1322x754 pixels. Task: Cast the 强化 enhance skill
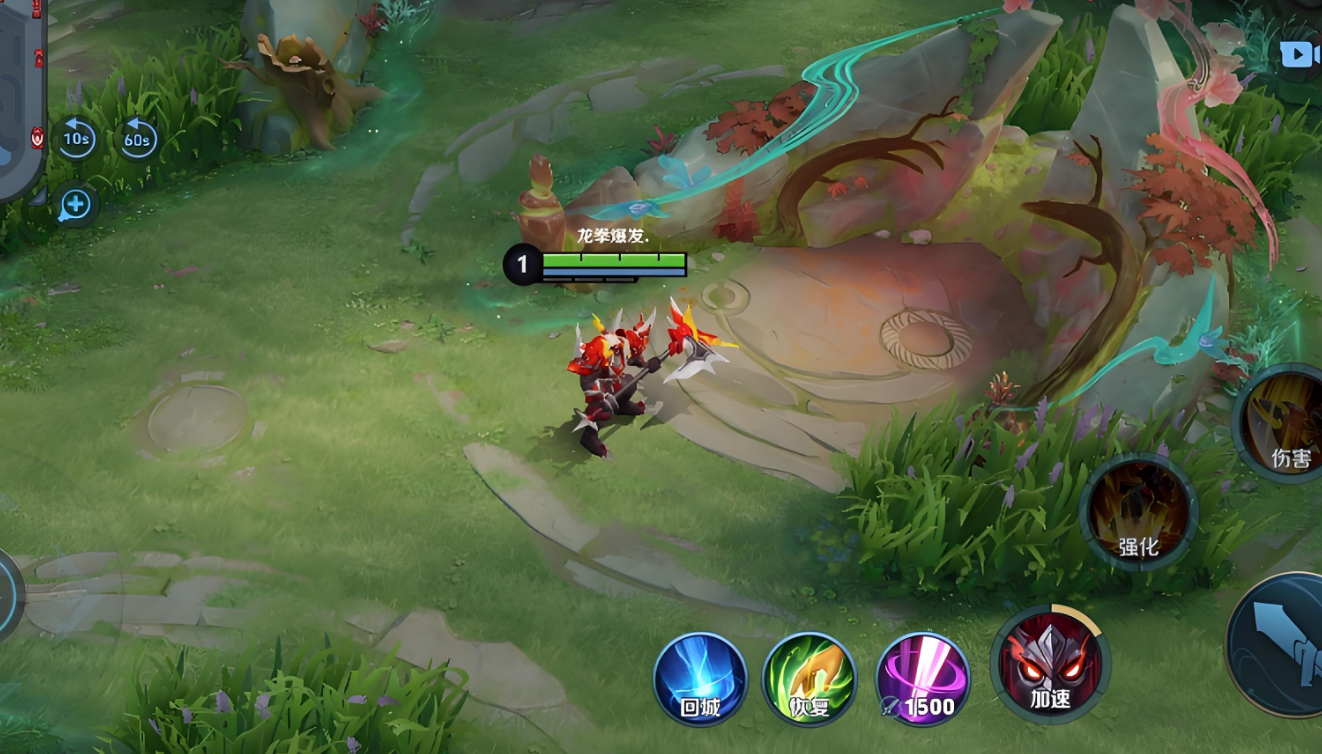pyautogui.click(x=1139, y=511)
